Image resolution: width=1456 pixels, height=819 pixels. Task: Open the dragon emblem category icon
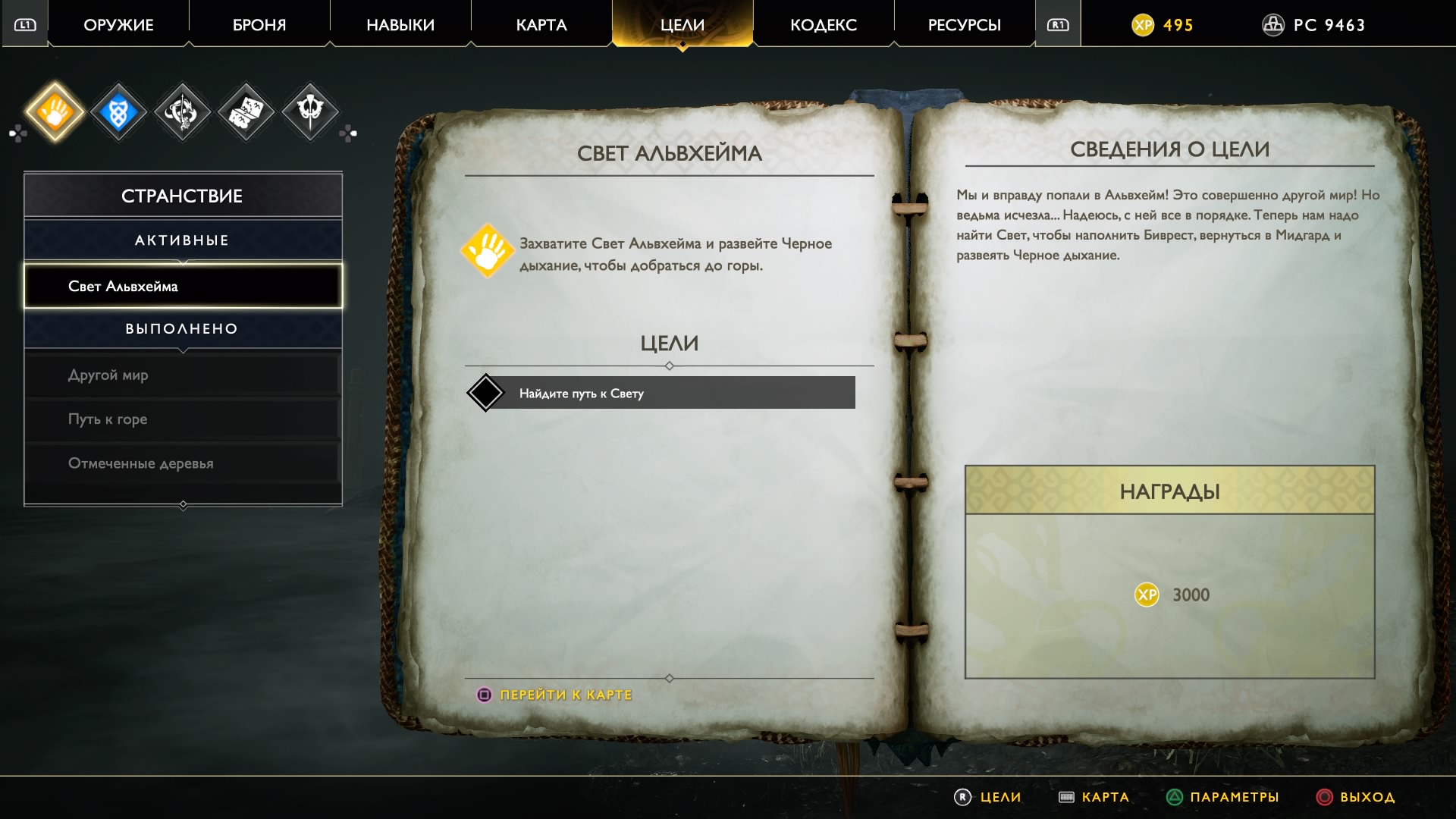[182, 112]
